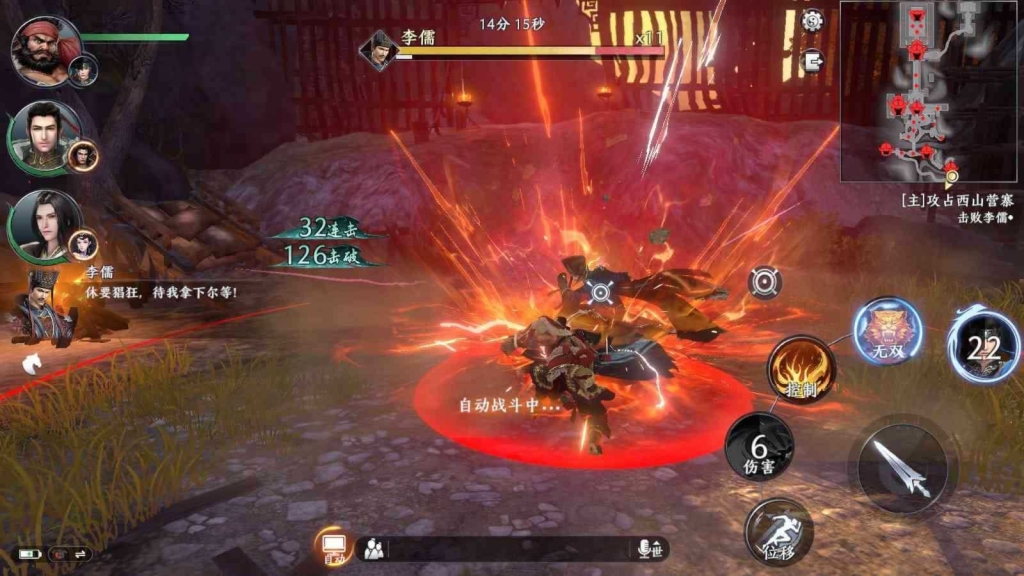Toggle the target lock-on icon
Screen dimensions: 1024x576
coord(765,282)
